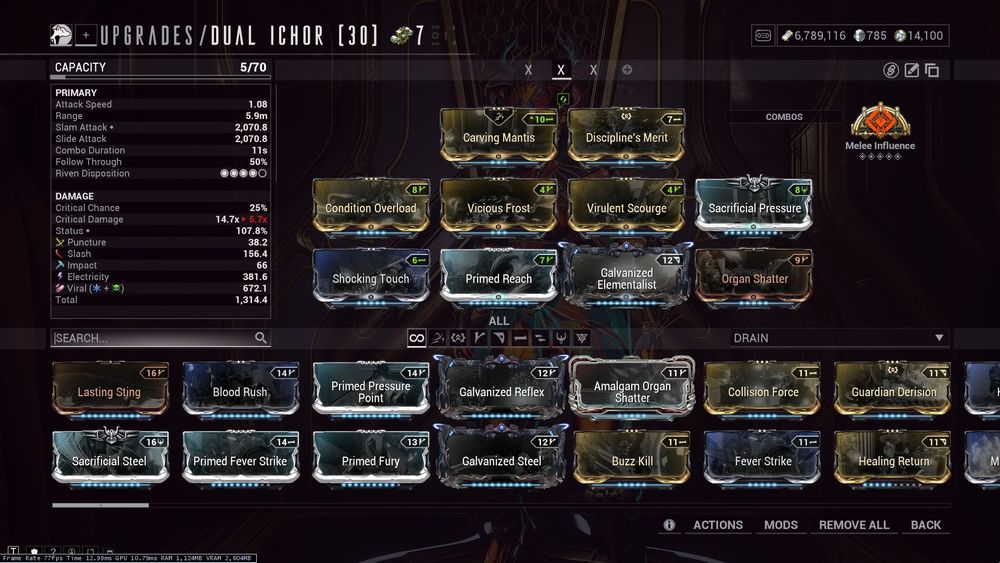
Task: Click the mod search field
Action: tap(153, 338)
